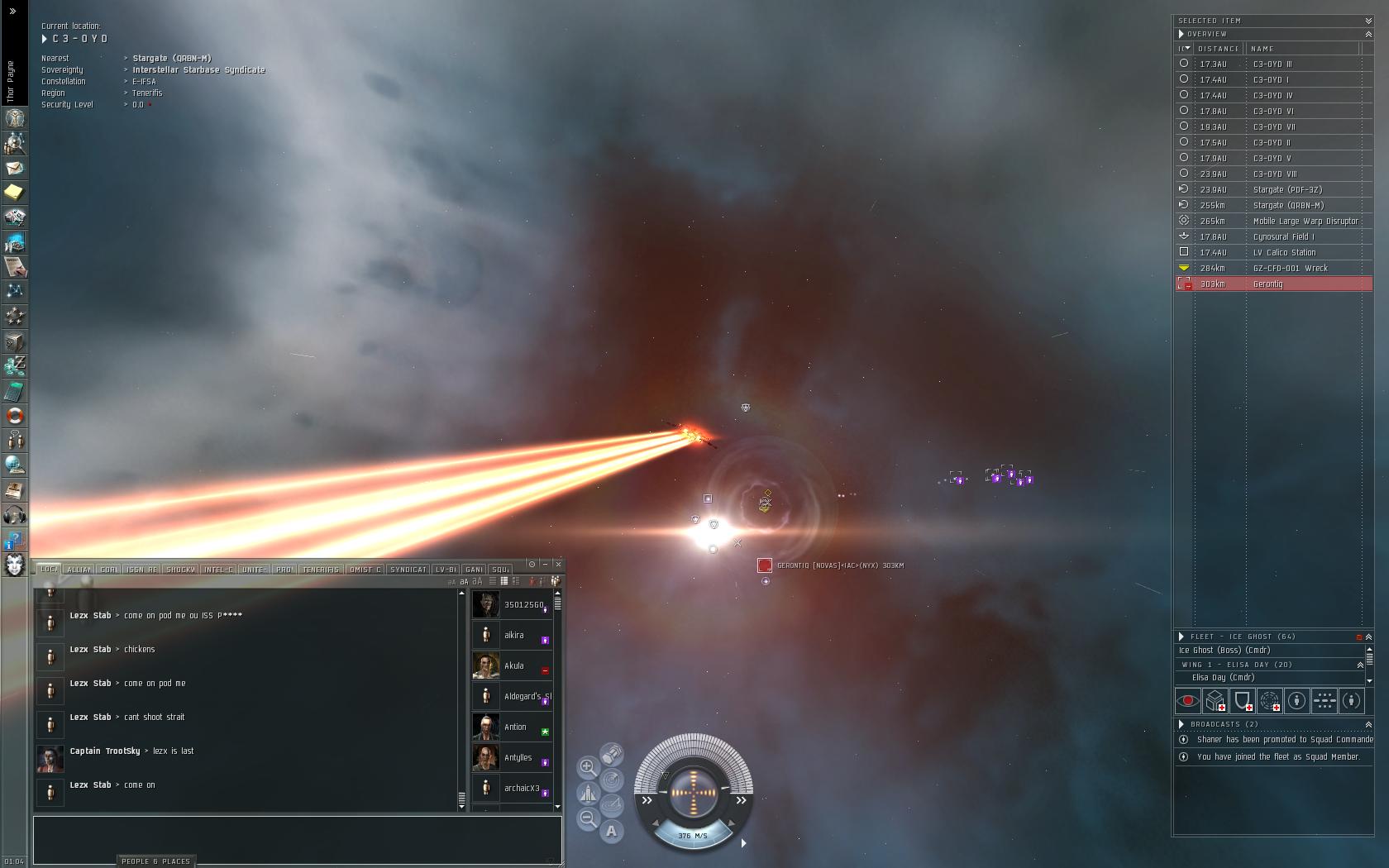Screen dimensions: 1389x868
Task: Open the People & Places tab
Action: 155,861
